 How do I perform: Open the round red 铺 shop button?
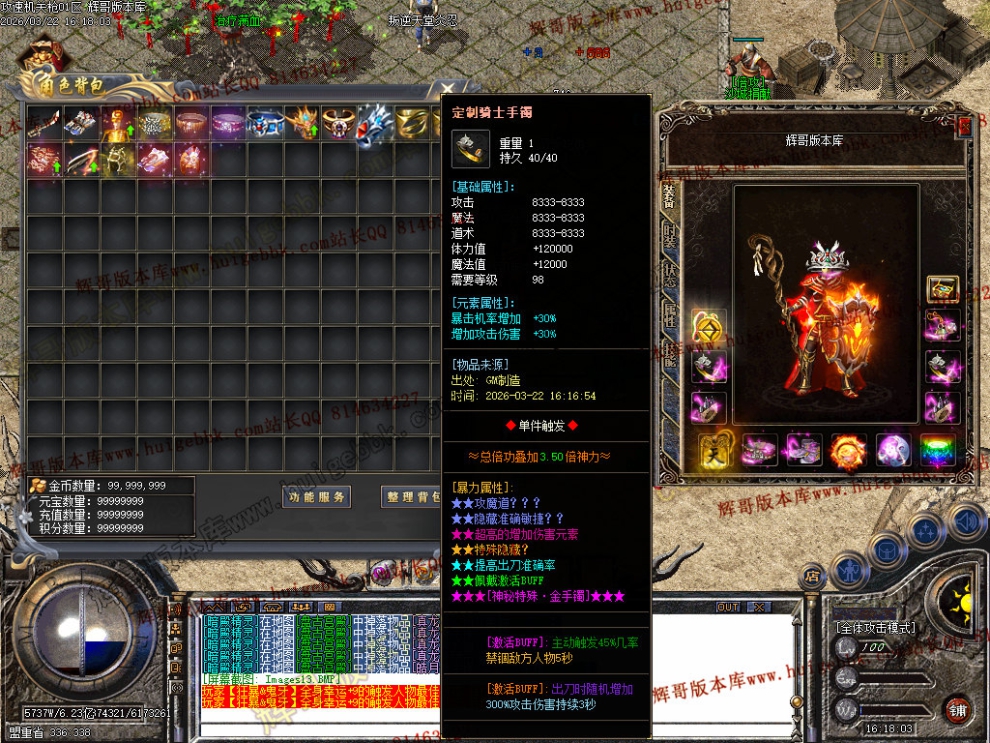coord(957,711)
